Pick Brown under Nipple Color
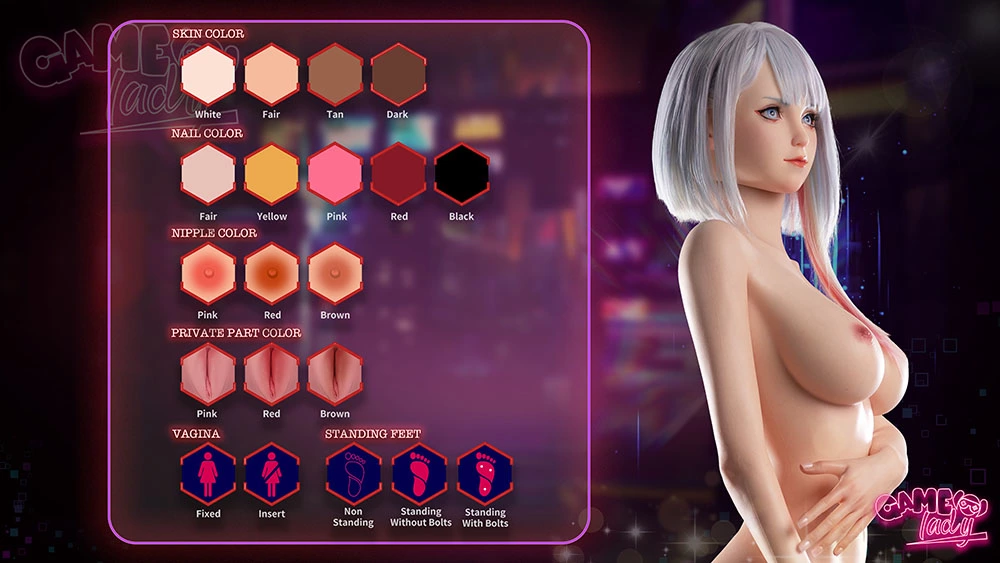 coord(335,273)
